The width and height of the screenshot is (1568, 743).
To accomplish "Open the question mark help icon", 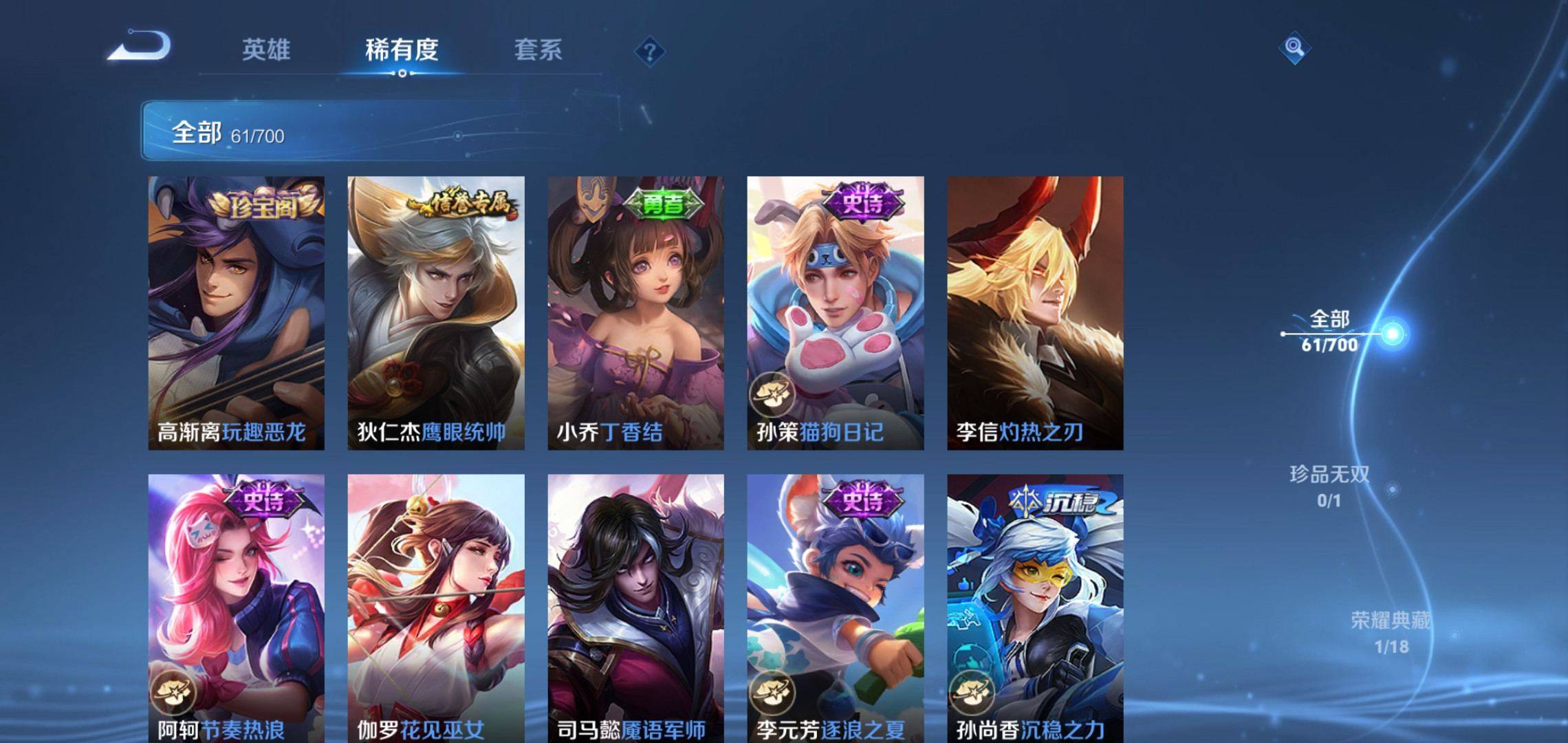I will [x=649, y=52].
